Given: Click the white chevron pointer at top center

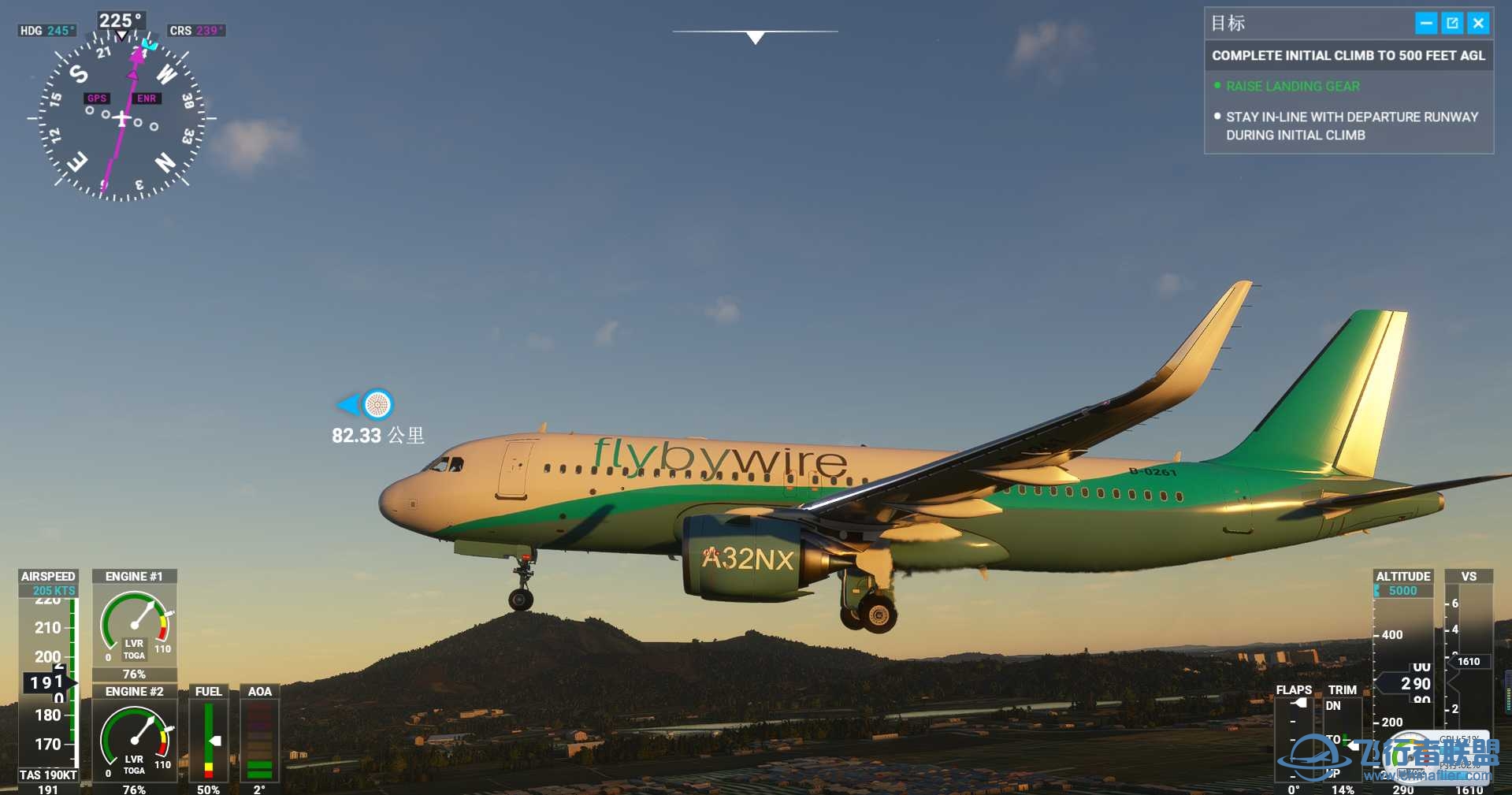Looking at the screenshot, I should (x=754, y=37).
